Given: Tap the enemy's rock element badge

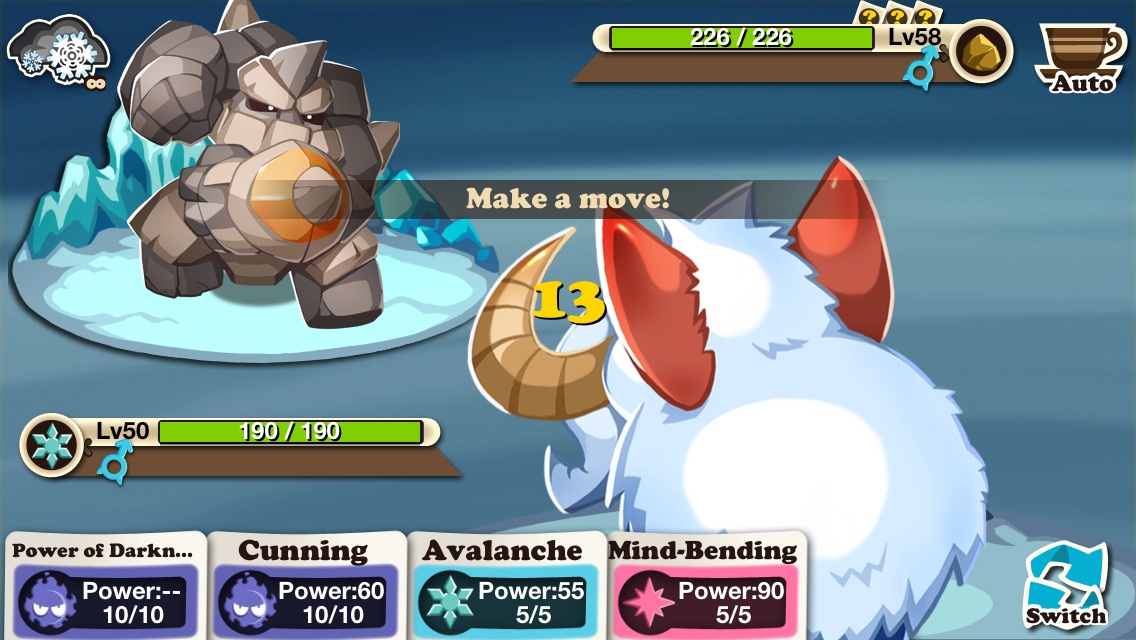Looking at the screenshot, I should pos(980,52).
